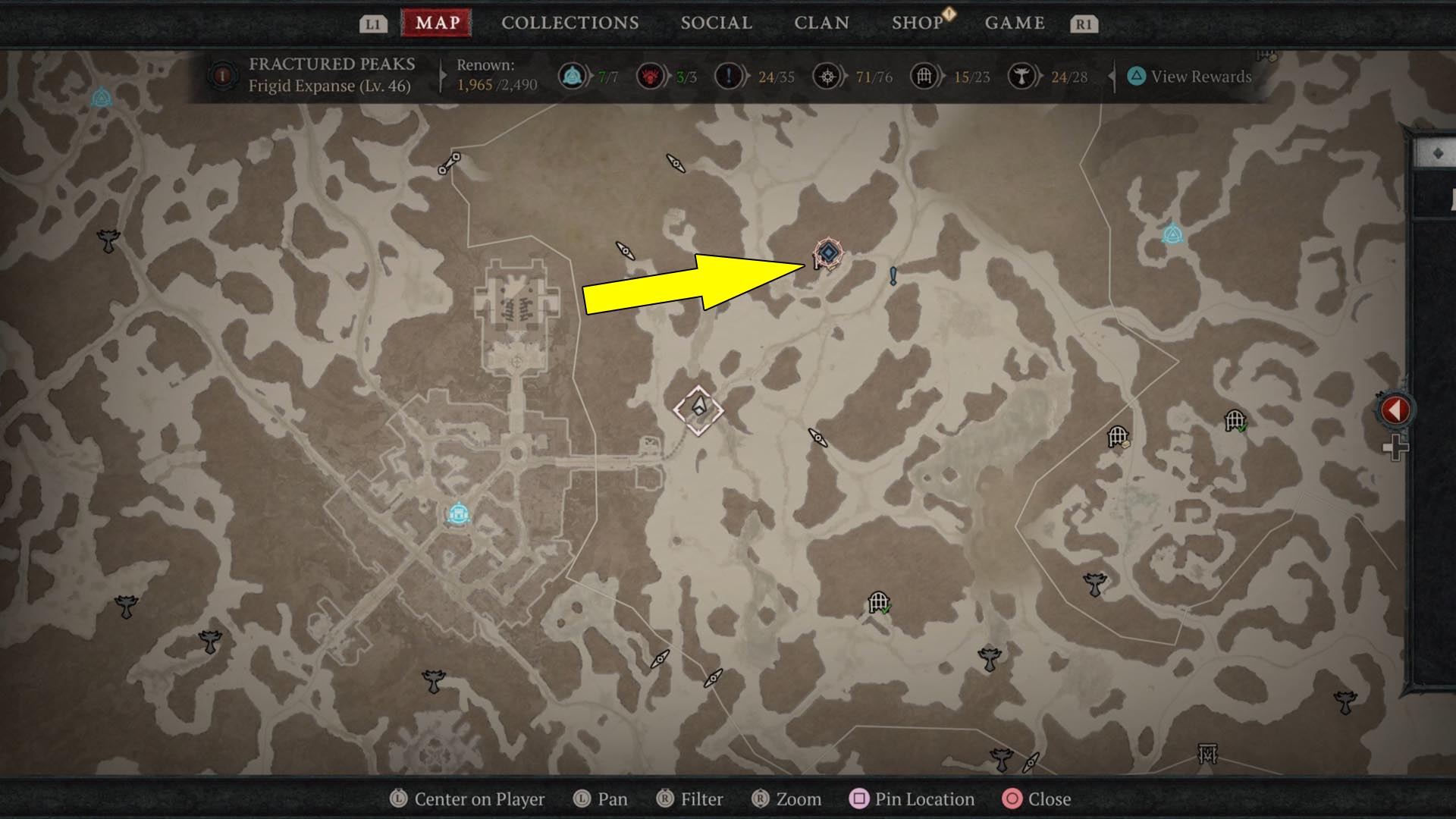Open the Social tab
This screenshot has width=1456, height=819.
coord(716,23)
